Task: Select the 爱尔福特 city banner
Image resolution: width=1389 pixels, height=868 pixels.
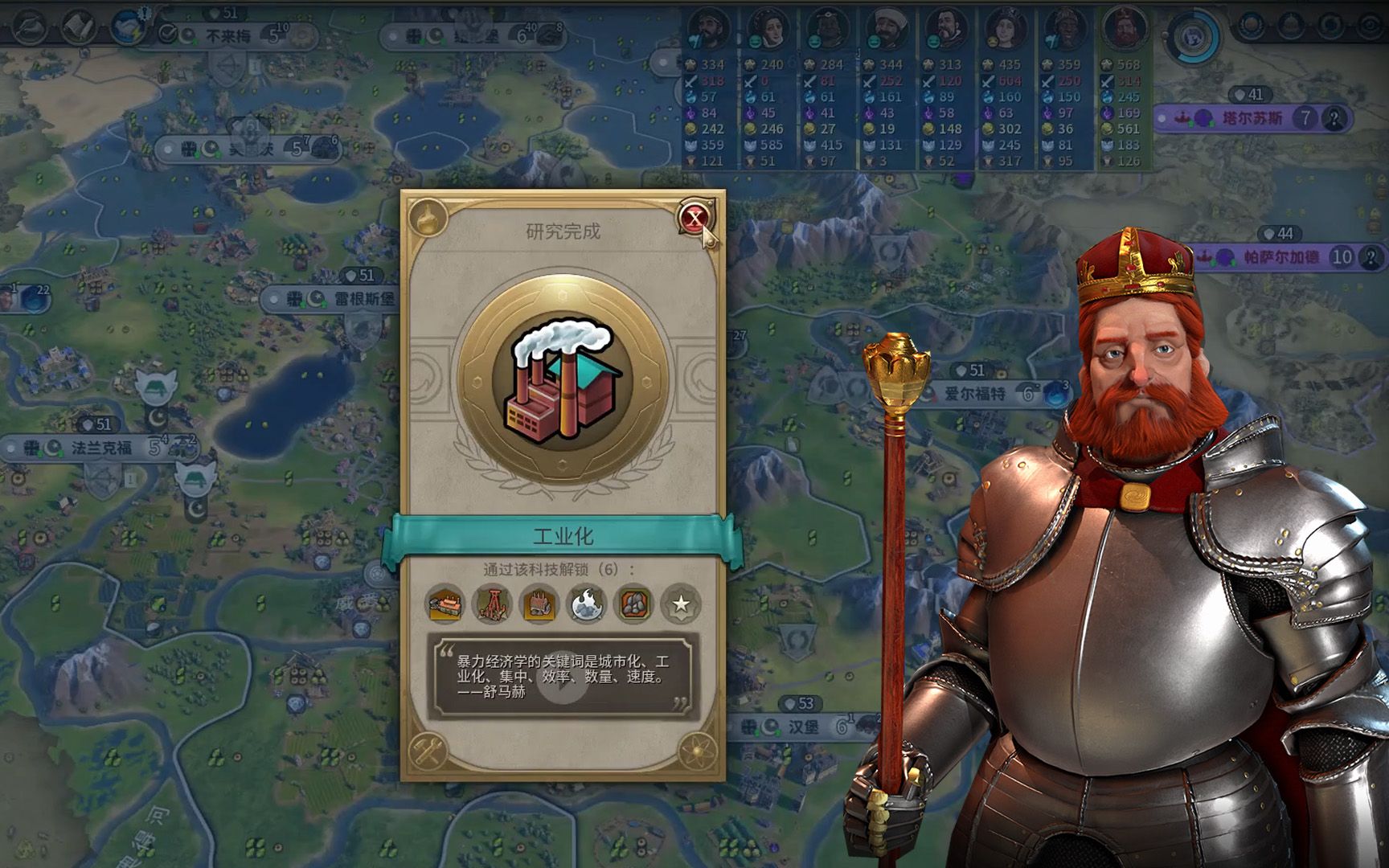Action: click(974, 394)
